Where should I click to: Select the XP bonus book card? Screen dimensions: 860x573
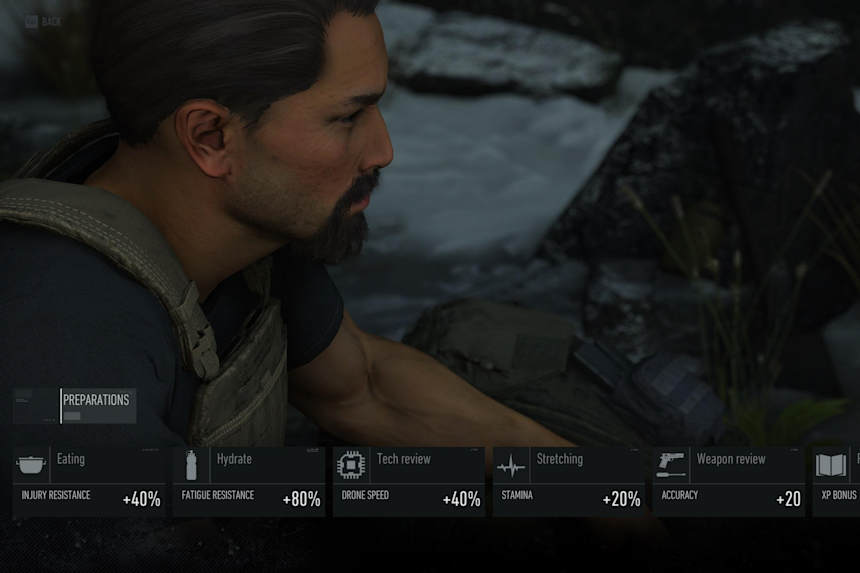pos(836,481)
